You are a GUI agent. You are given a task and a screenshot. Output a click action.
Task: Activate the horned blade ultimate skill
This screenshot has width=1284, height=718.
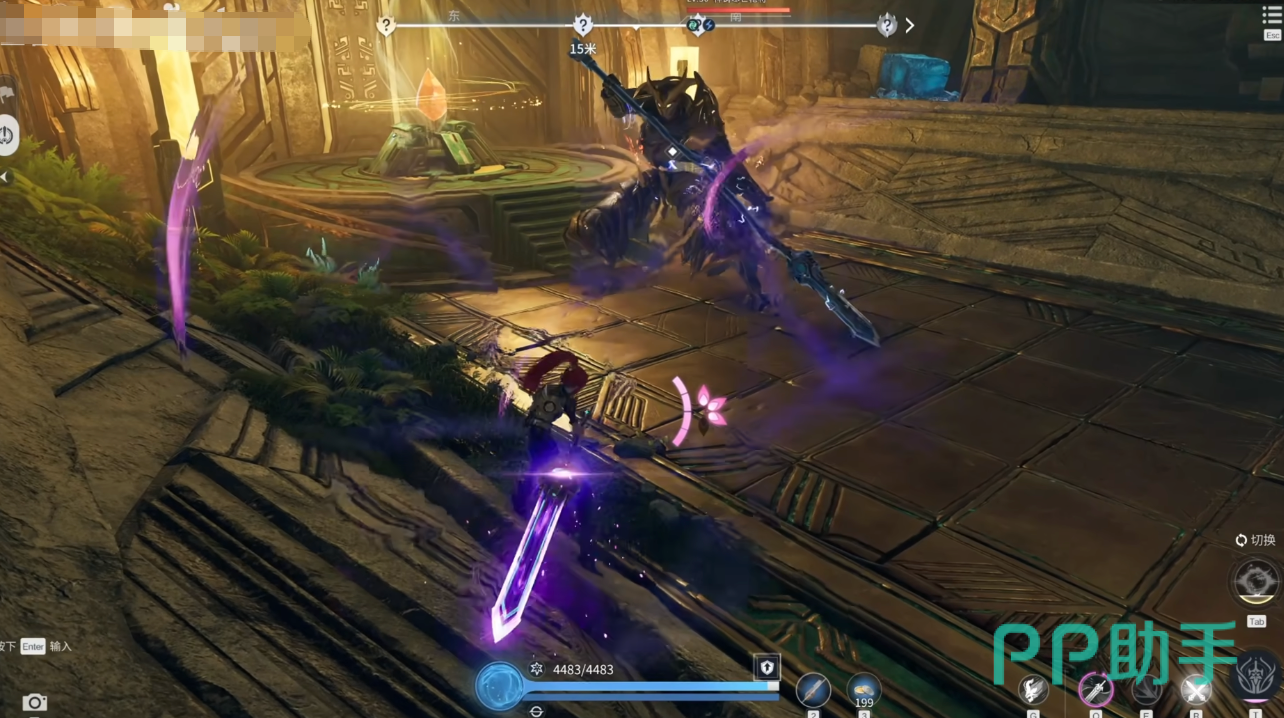pyautogui.click(x=1257, y=676)
